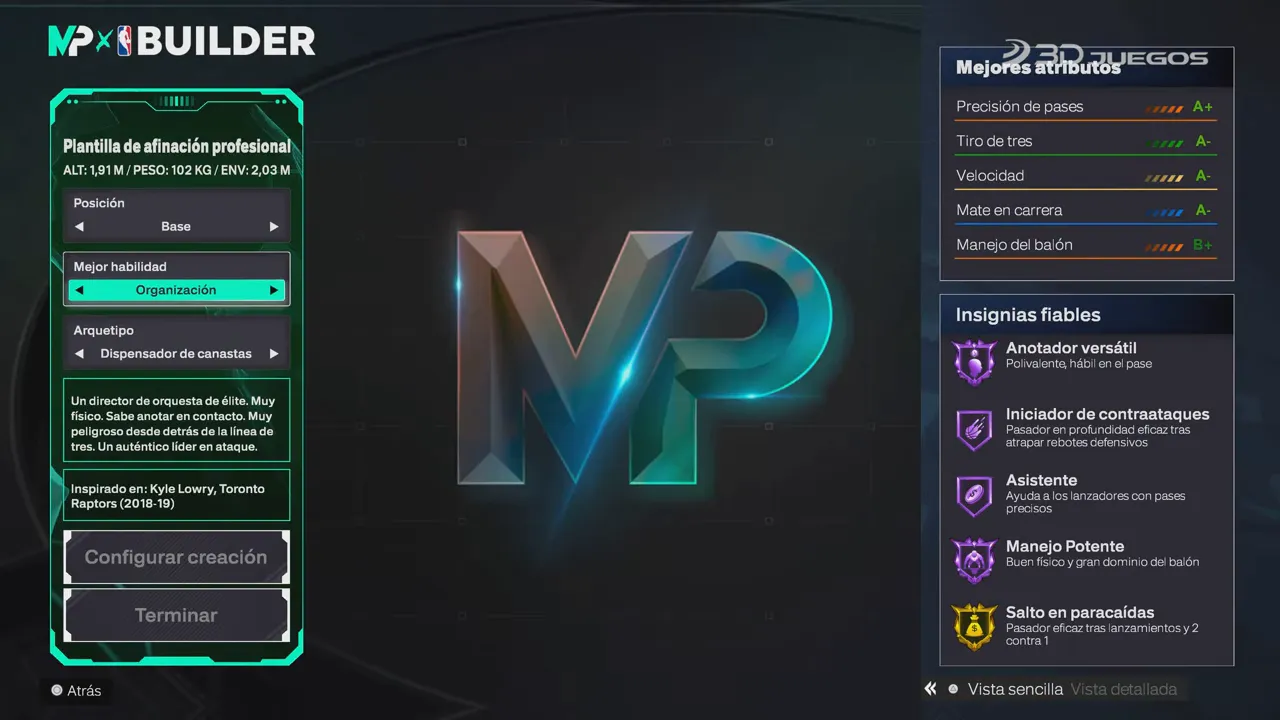1280x720 pixels.
Task: Select the Iniciador de contraataques badge icon
Action: (974, 429)
